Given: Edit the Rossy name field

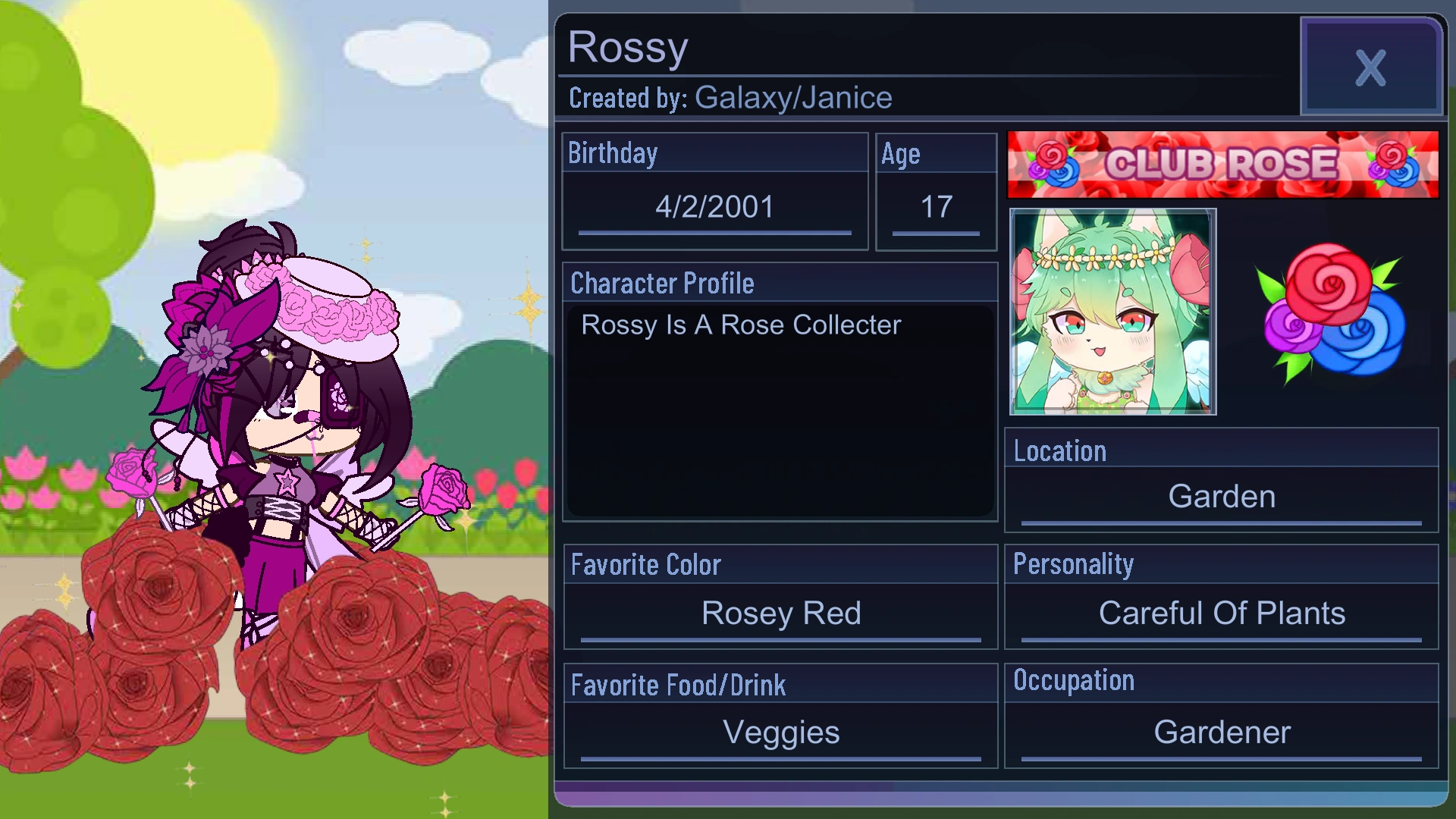Looking at the screenshot, I should point(627,47).
